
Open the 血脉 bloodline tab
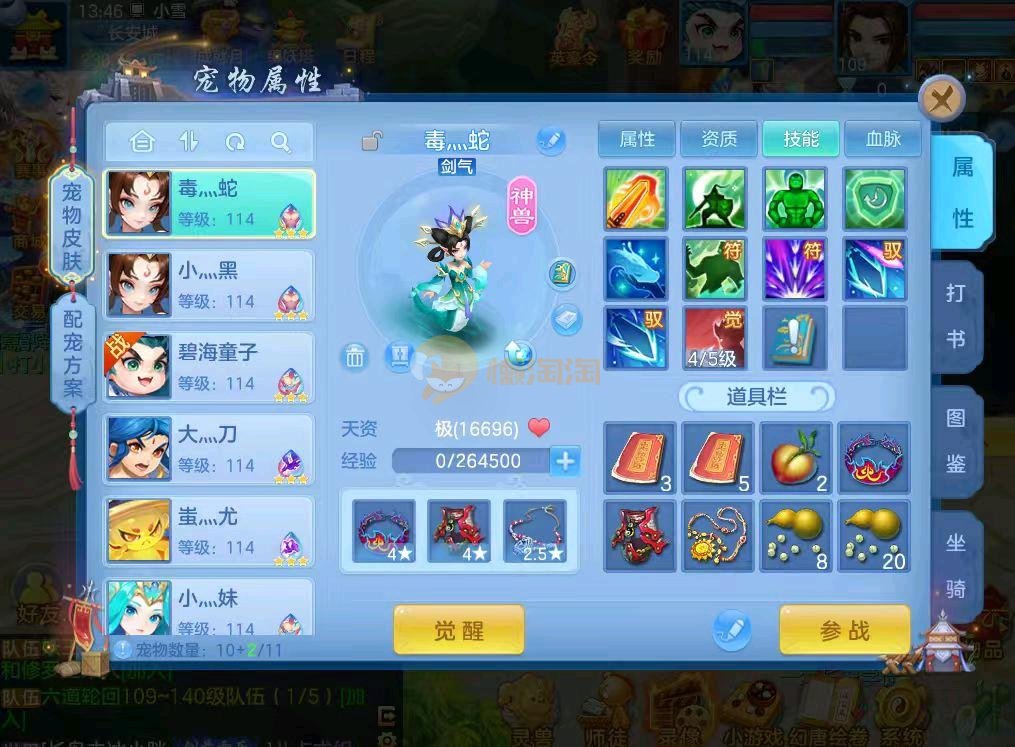point(883,139)
